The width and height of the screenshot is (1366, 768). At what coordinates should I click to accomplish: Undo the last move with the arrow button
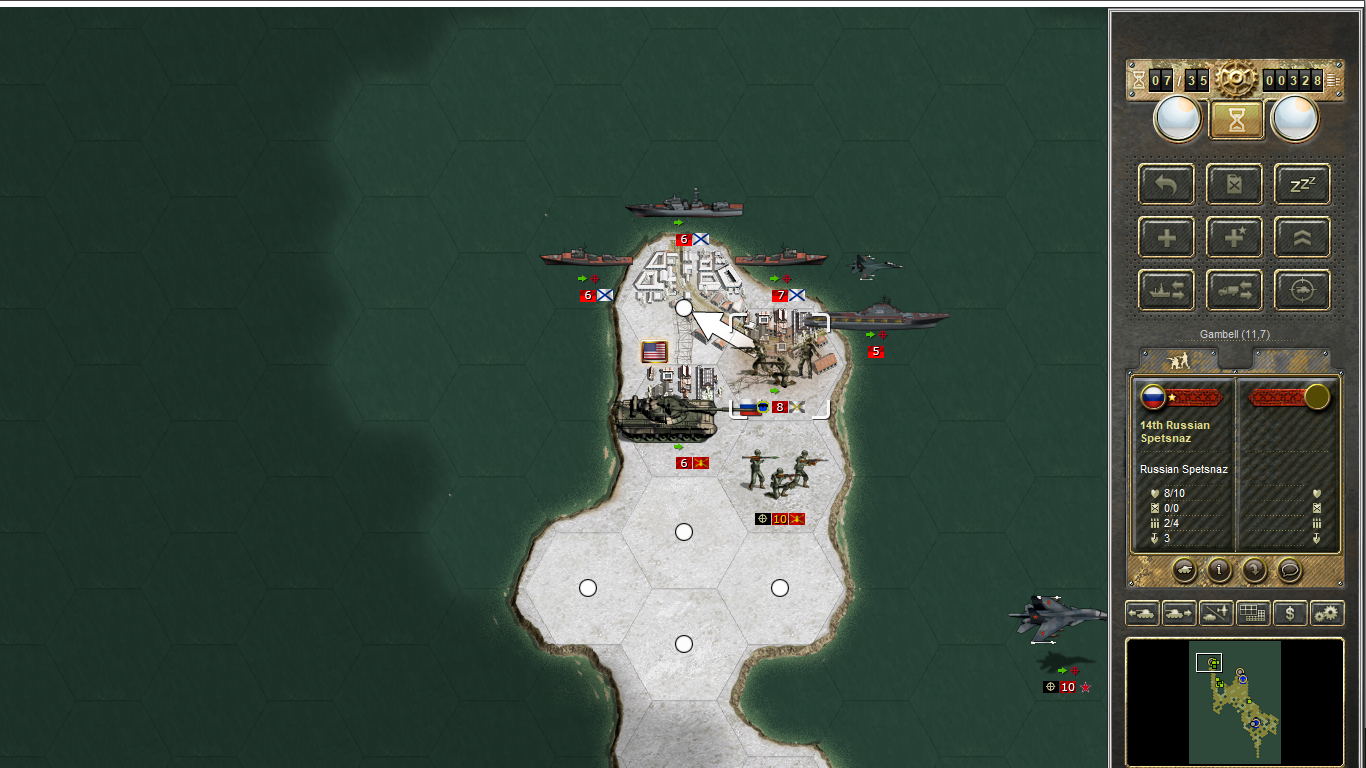tap(1166, 184)
